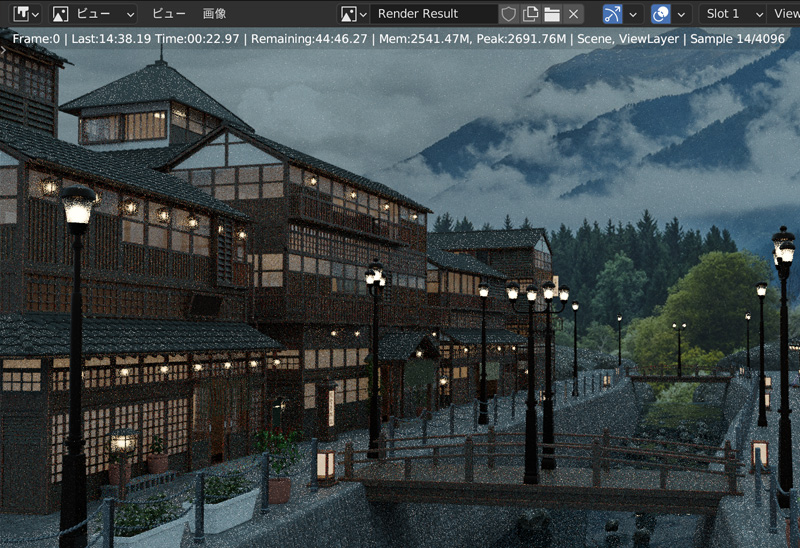Open the overlays options dropdown arrow
The width and height of the screenshot is (800, 548).
[x=682, y=14]
